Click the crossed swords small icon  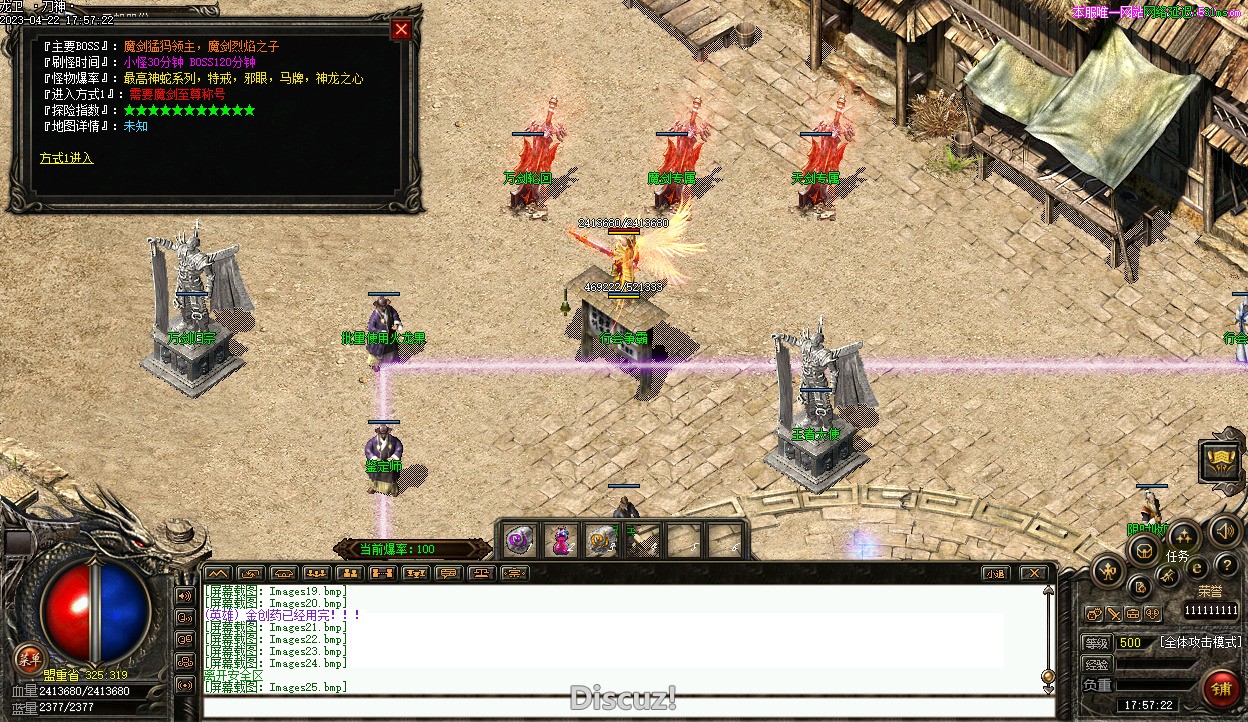pos(1113,613)
